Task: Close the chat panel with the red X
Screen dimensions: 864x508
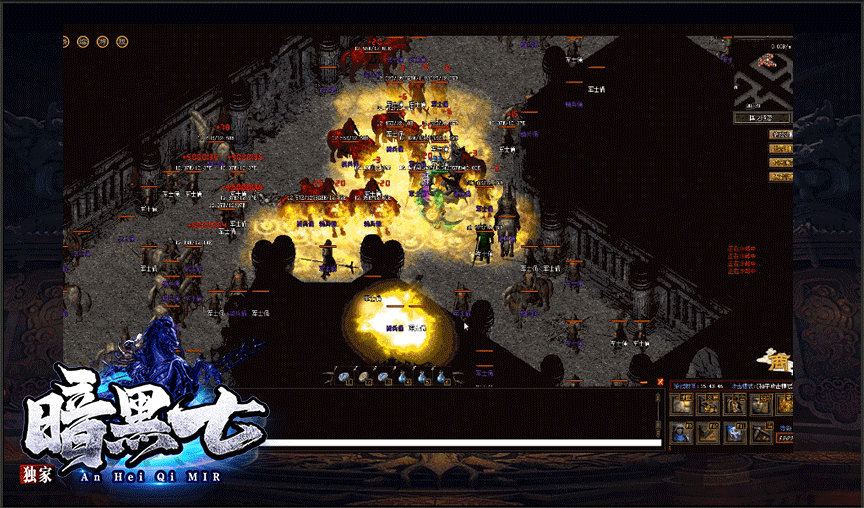Action: pos(660,381)
